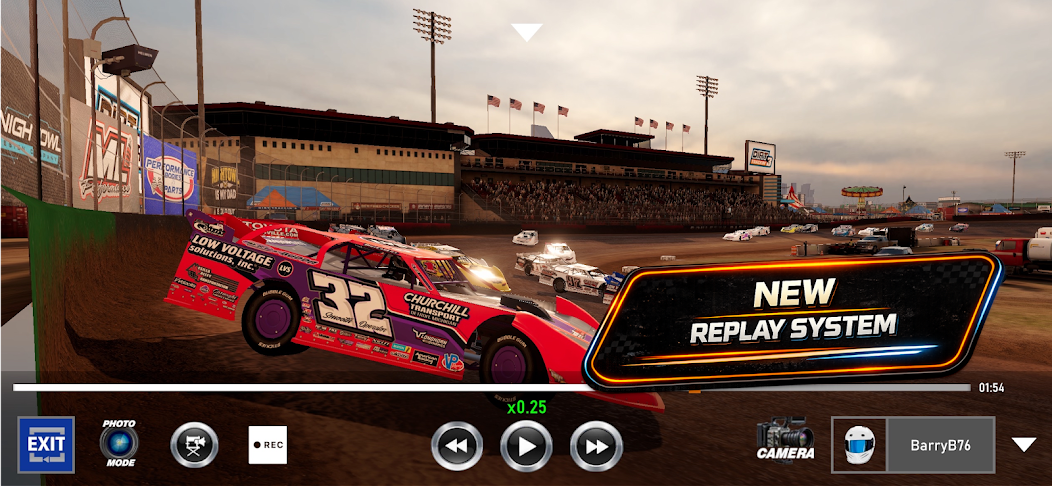Play the replay
Image resolution: width=1052 pixels, height=486 pixels.
pyautogui.click(x=526, y=446)
